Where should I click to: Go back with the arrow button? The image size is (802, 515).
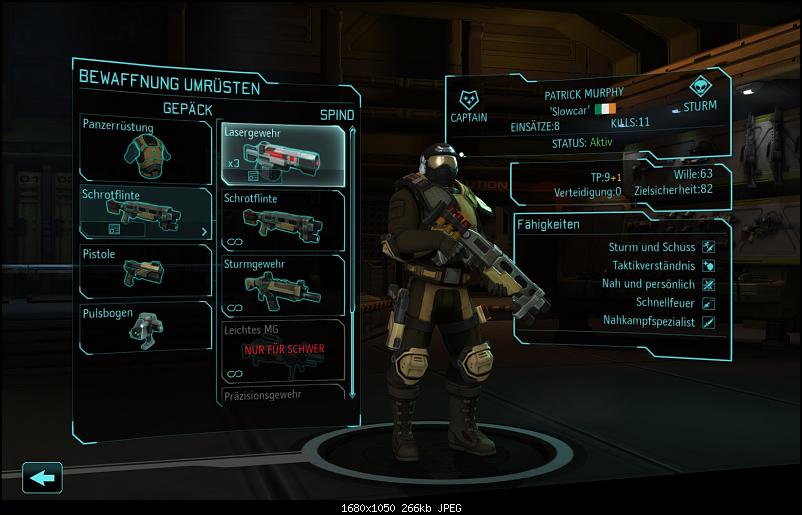click(x=42, y=477)
